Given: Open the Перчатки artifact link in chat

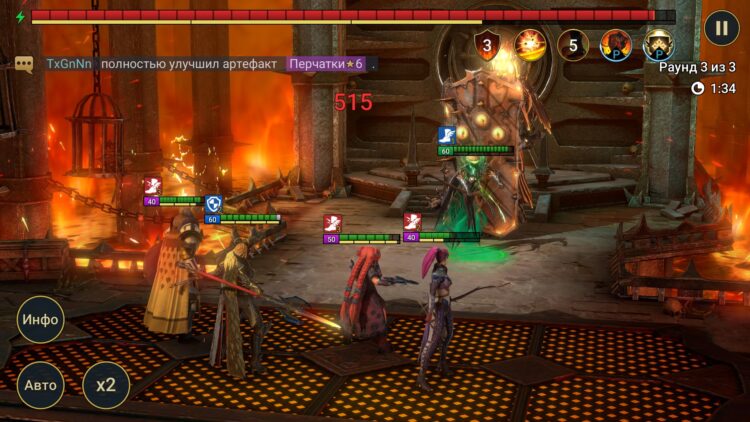Looking at the screenshot, I should 327,64.
